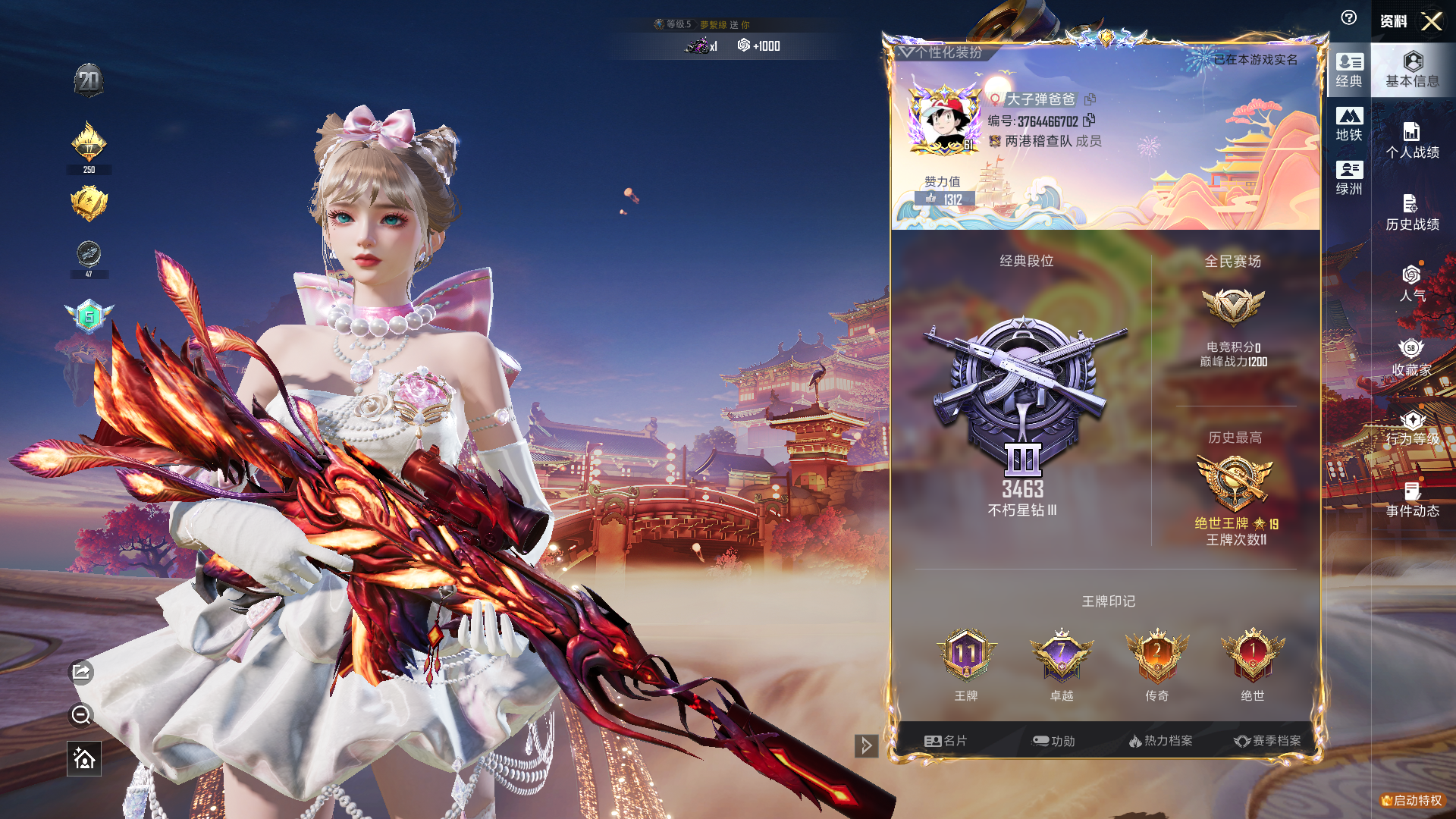The image size is (1456, 819).
Task: Open the help question mark icon
Action: 1348,18
